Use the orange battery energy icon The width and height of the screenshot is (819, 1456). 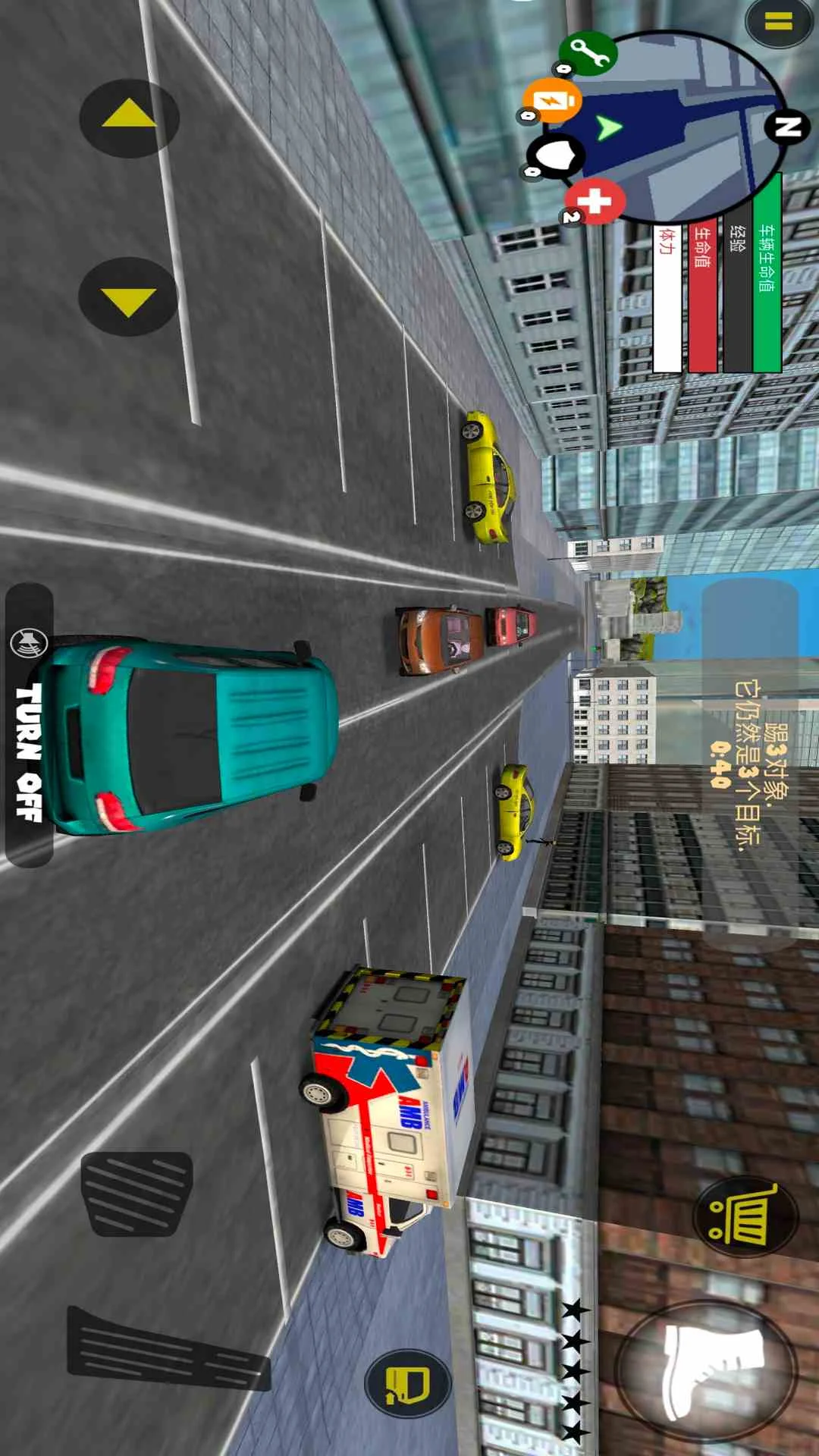pos(551,99)
